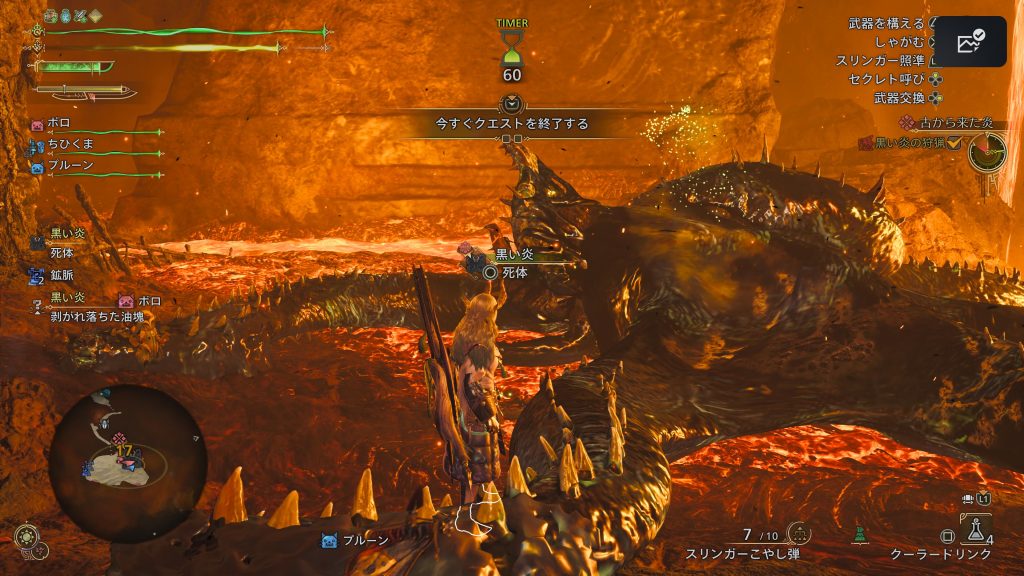
Task: Click the スリンガーこやし弾 ammo icon
Action: click(x=798, y=533)
